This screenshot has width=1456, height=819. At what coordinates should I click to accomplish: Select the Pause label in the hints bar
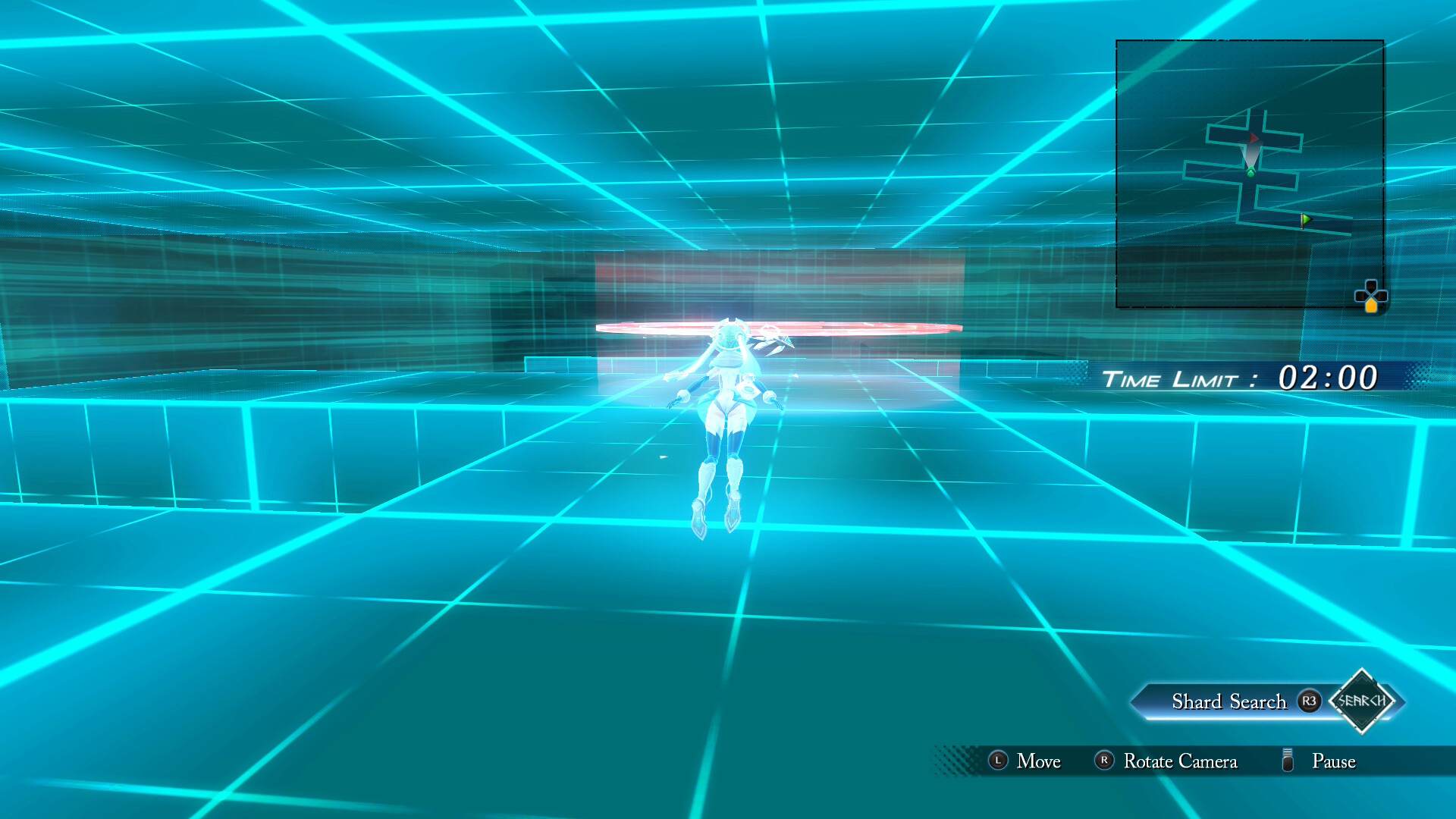(x=1334, y=761)
